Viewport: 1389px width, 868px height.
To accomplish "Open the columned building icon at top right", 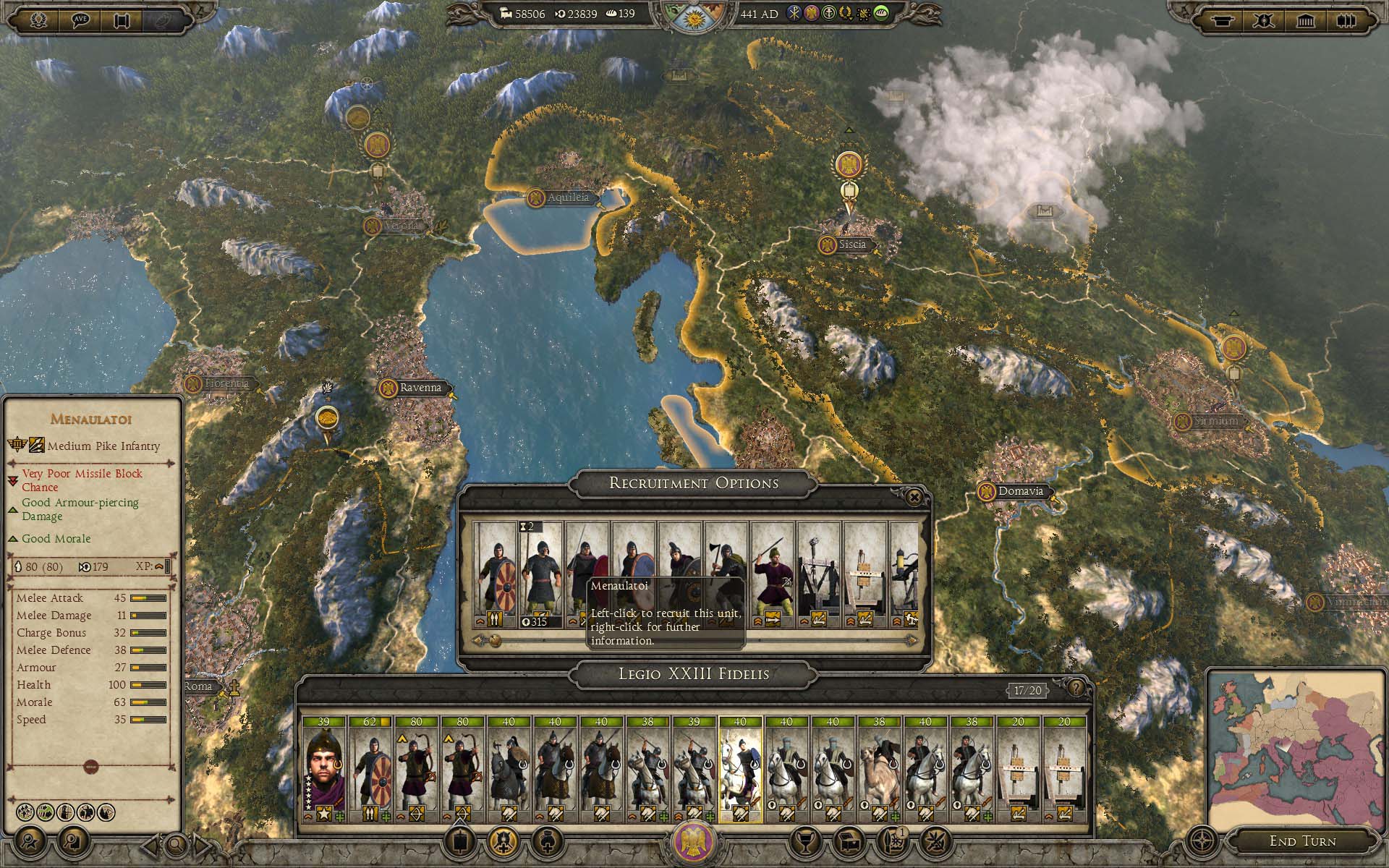I will [1305, 20].
